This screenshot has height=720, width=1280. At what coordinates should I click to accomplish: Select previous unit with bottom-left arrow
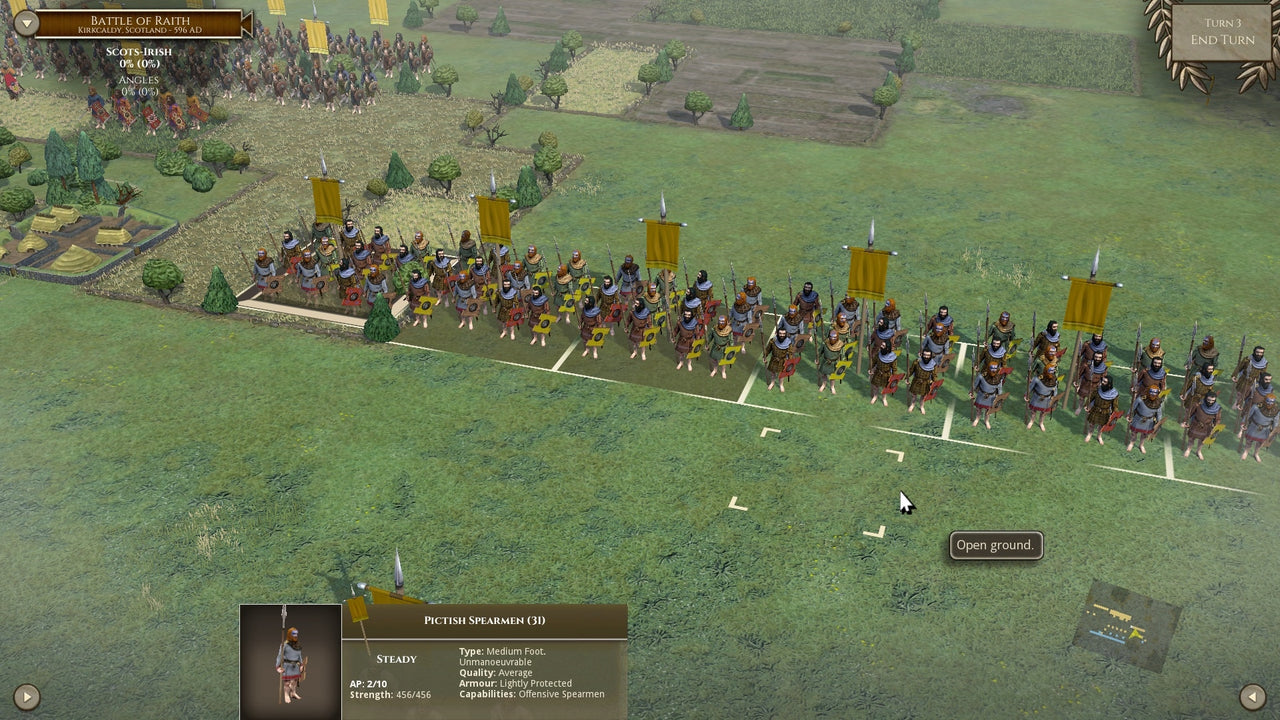coord(27,697)
